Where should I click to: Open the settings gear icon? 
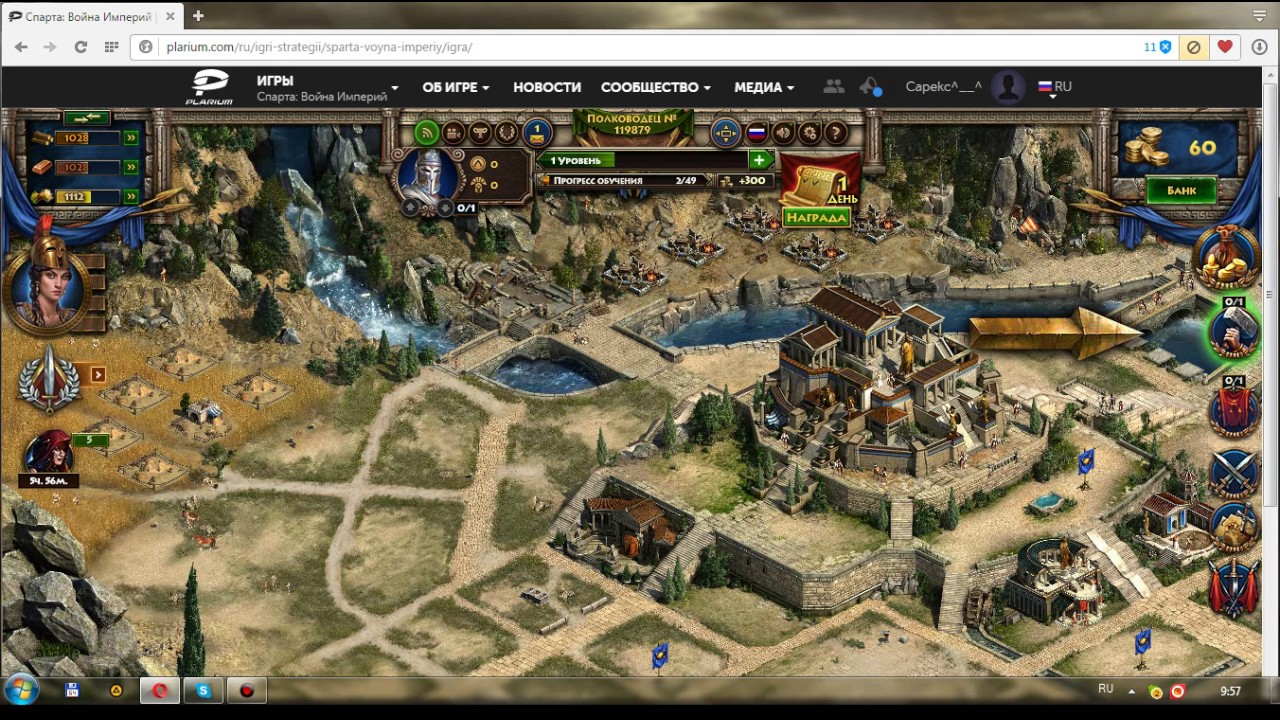[810, 133]
